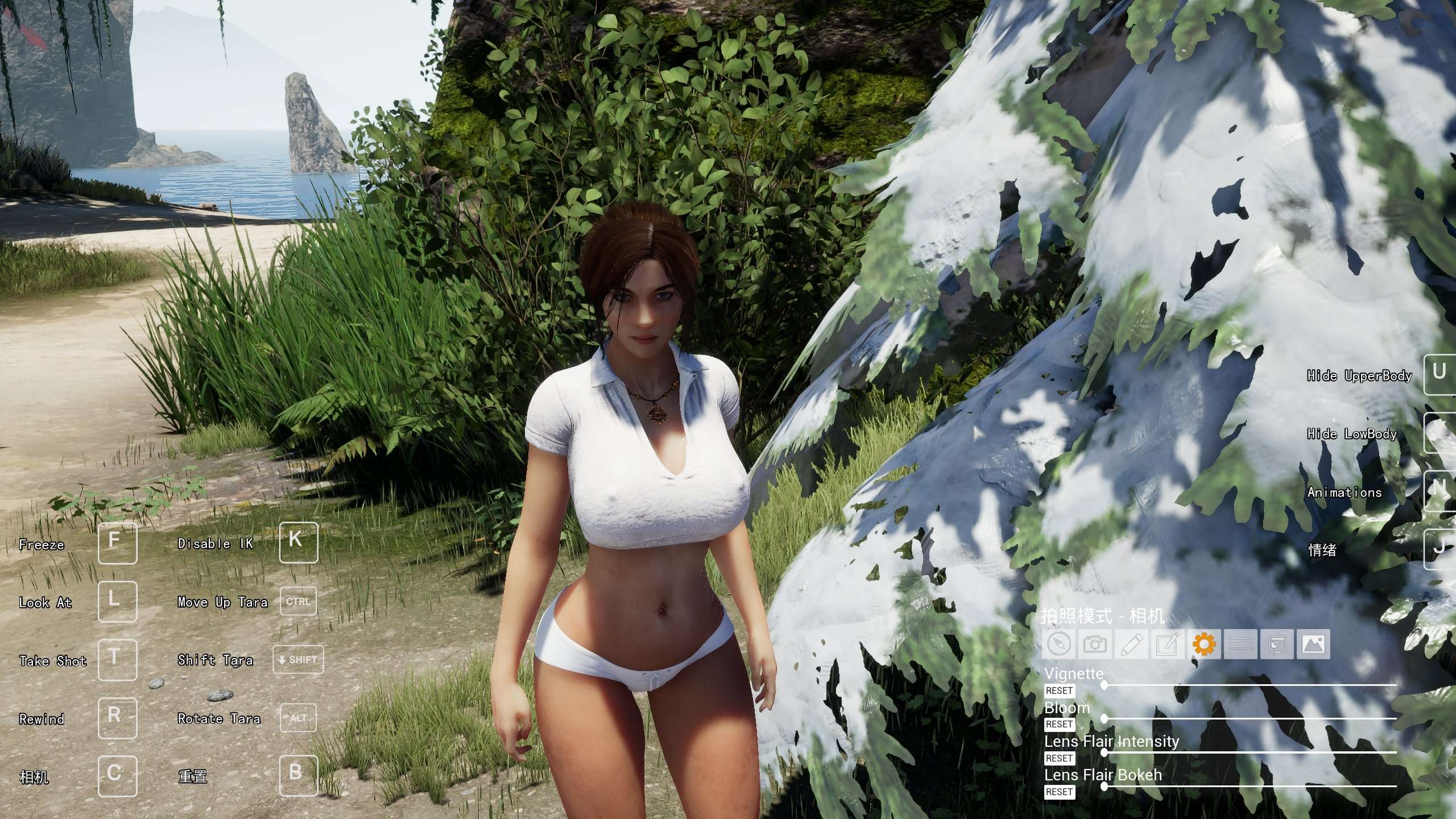Click the Lens Flair Intensity slider handle
Image resolution: width=1456 pixels, height=819 pixels.
click(x=1104, y=752)
